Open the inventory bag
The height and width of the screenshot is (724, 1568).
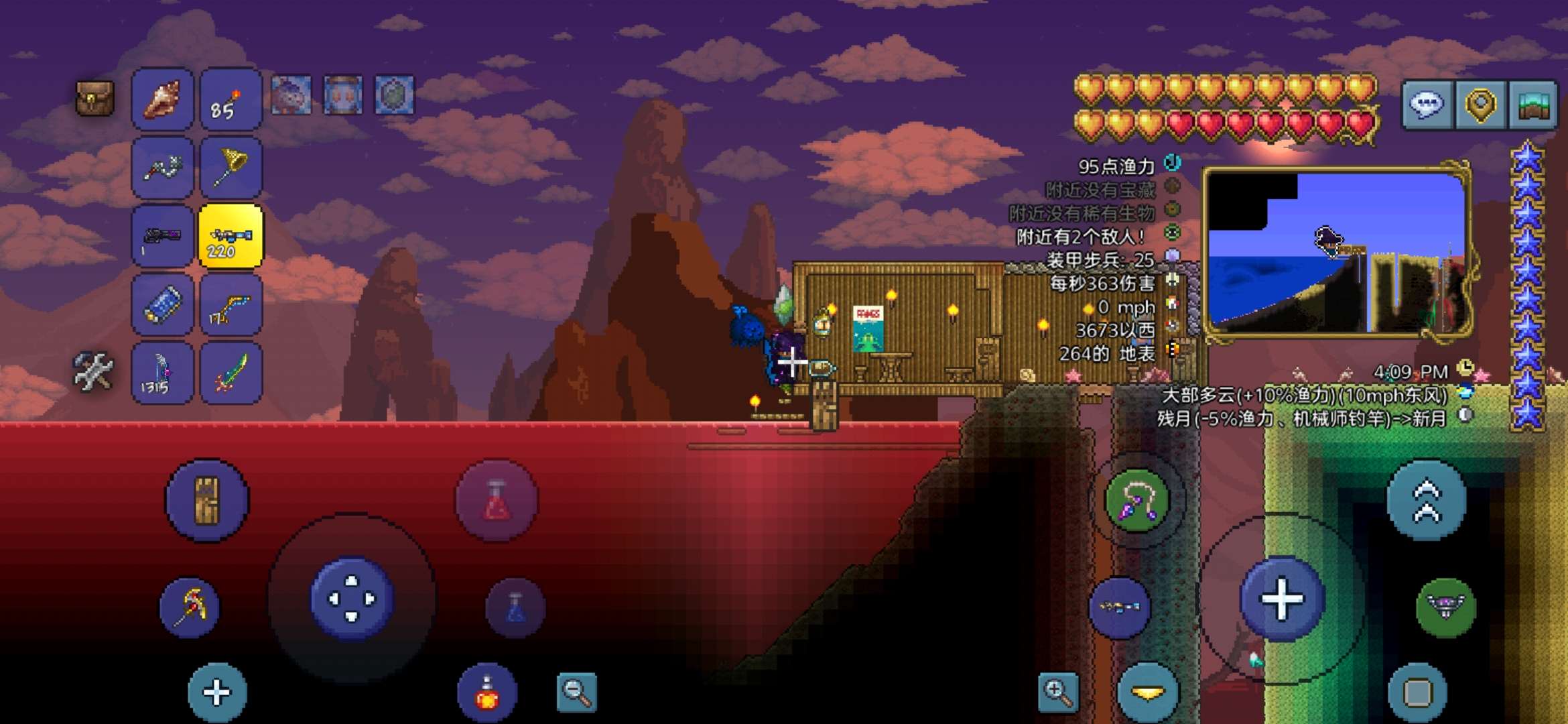point(94,99)
